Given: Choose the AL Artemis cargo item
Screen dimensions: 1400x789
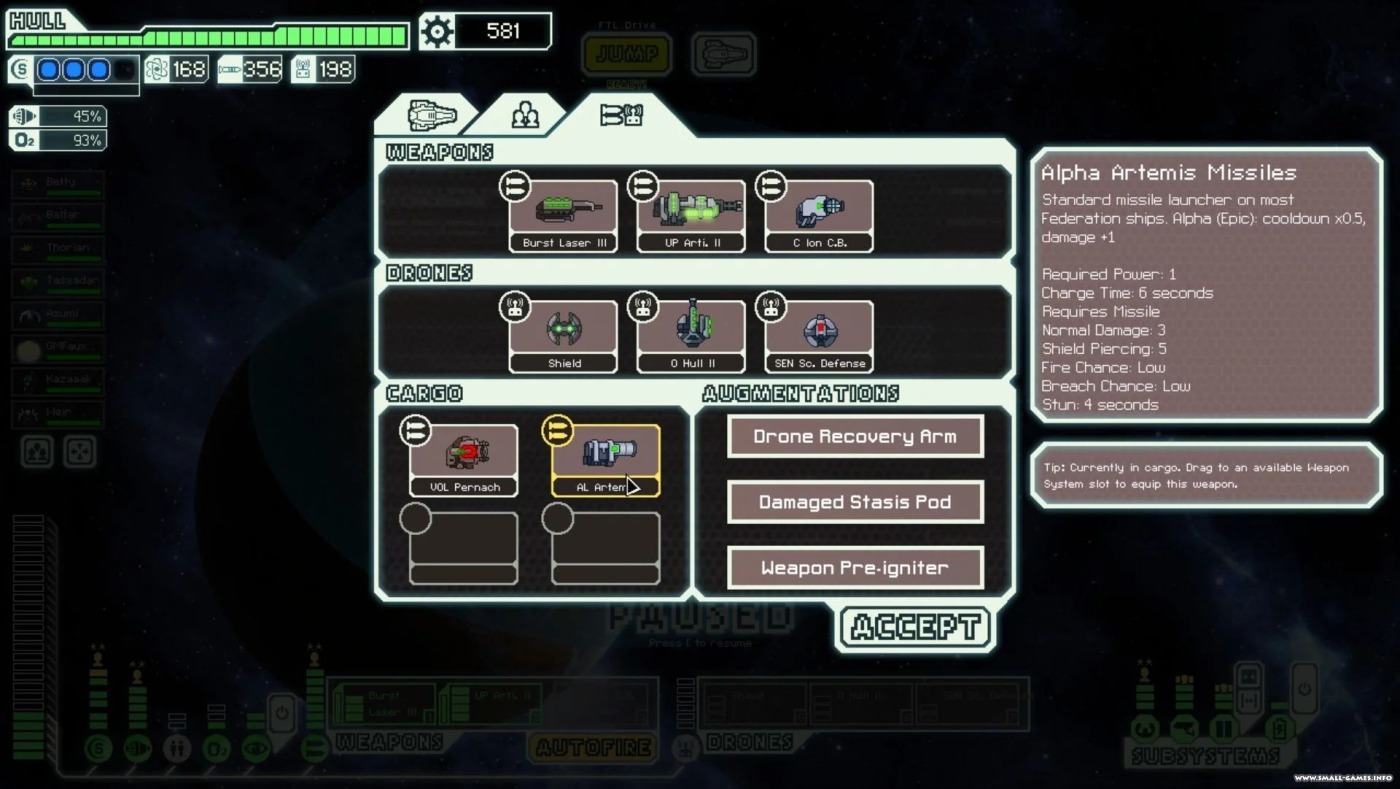Looking at the screenshot, I should (606, 460).
